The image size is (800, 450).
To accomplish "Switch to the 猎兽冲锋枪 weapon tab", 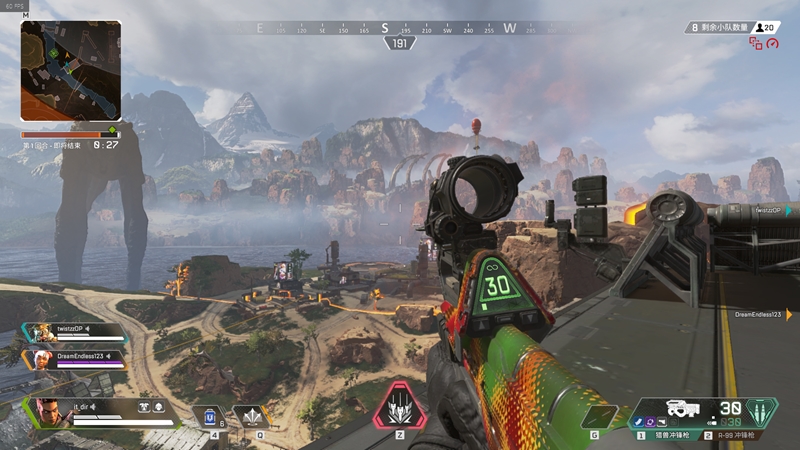I will pyautogui.click(x=672, y=435).
